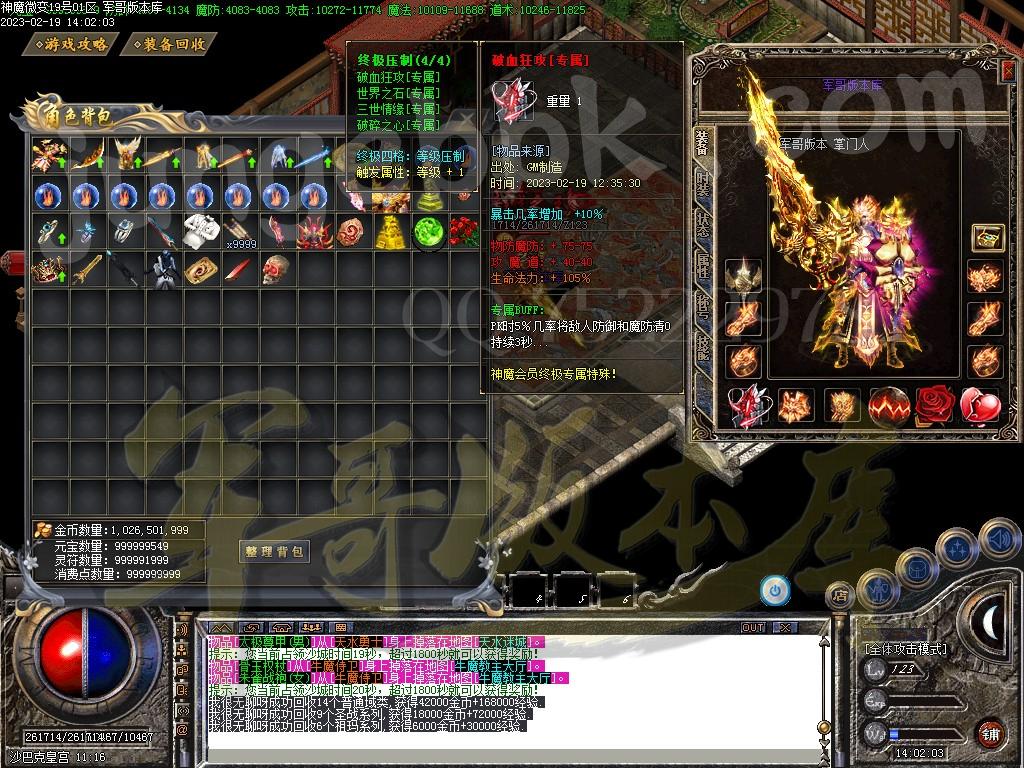Image resolution: width=1024 pixels, height=768 pixels.
Task: Switch to the 时装 fashion tab
Action: pyautogui.click(x=703, y=182)
